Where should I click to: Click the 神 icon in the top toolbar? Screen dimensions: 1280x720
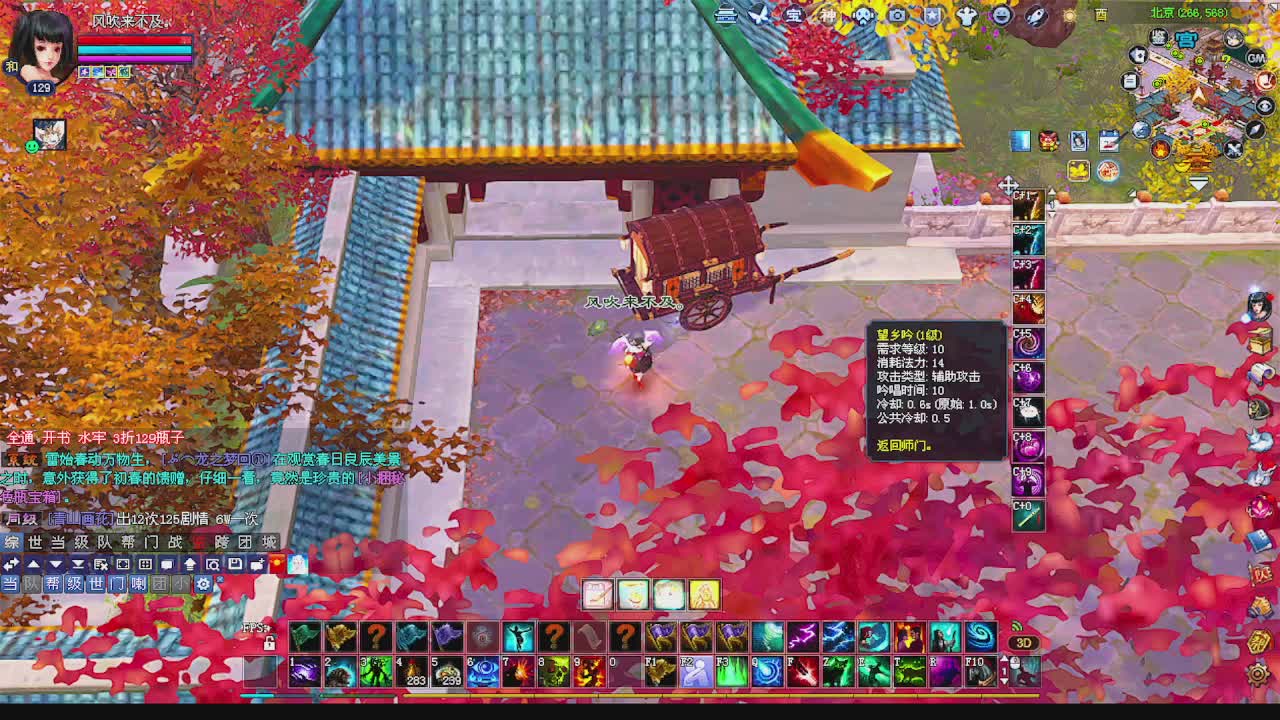(x=829, y=15)
